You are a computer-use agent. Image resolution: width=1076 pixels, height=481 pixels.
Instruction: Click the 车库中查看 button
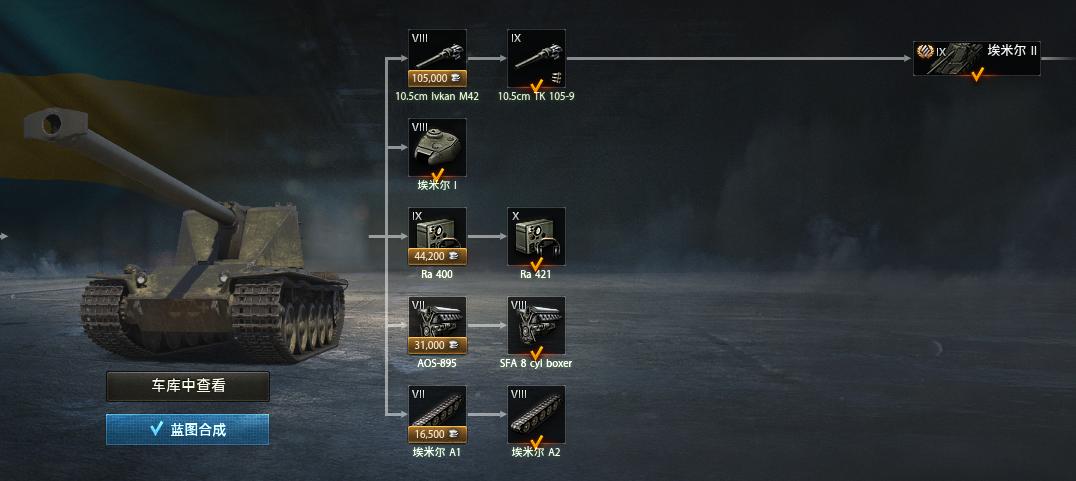click(188, 386)
